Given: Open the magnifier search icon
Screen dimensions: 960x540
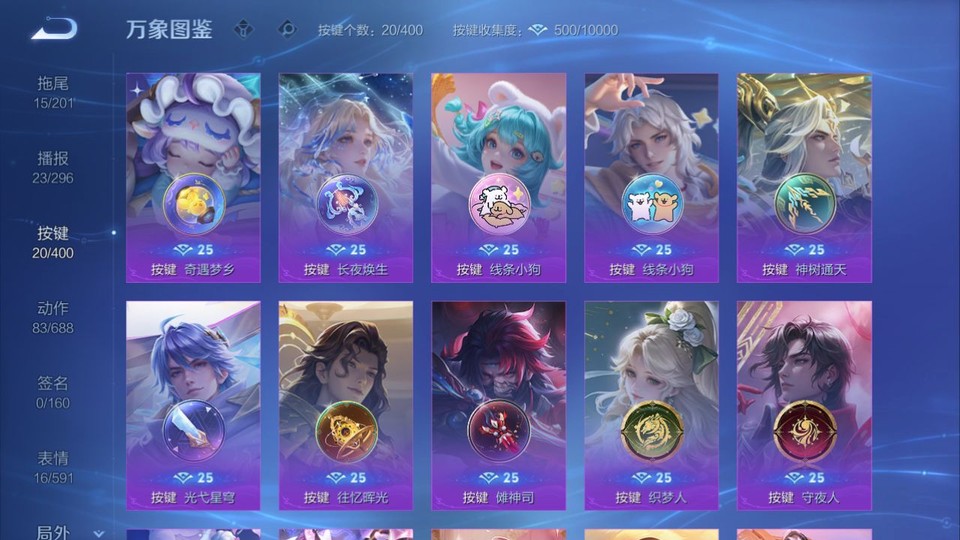Looking at the screenshot, I should 287,29.
